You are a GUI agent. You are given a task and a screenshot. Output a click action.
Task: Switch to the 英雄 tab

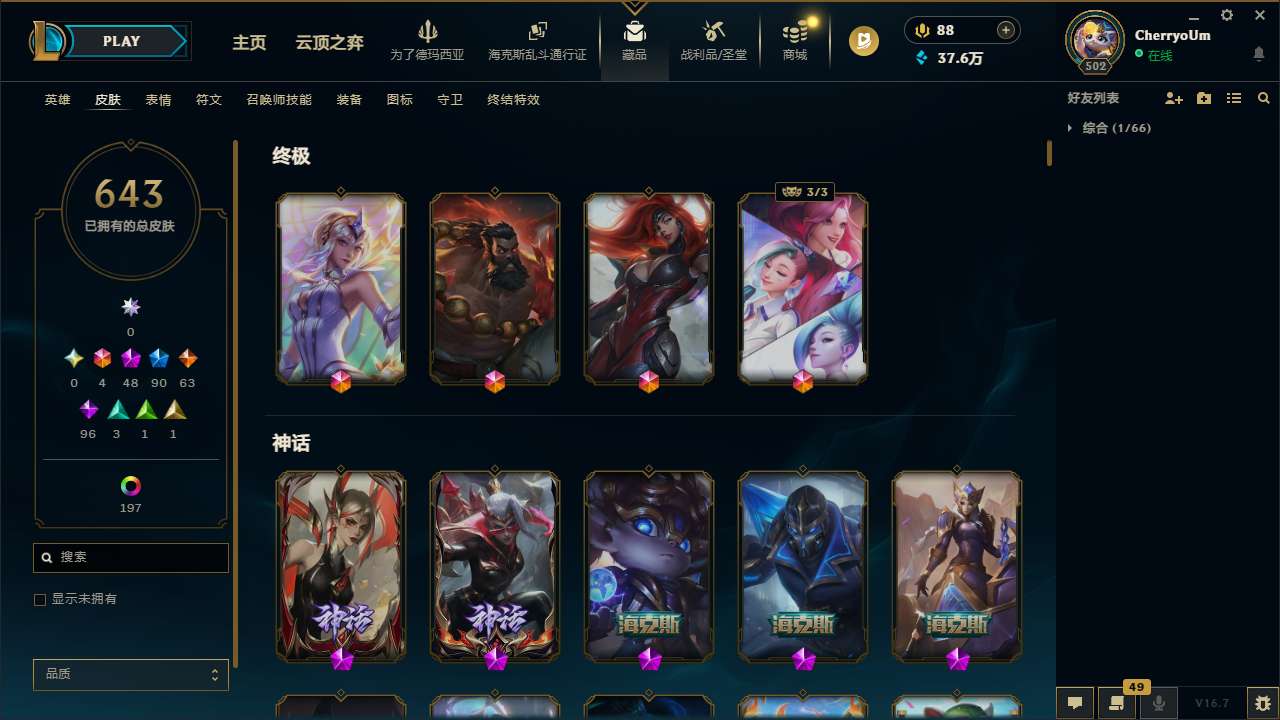(x=57, y=99)
